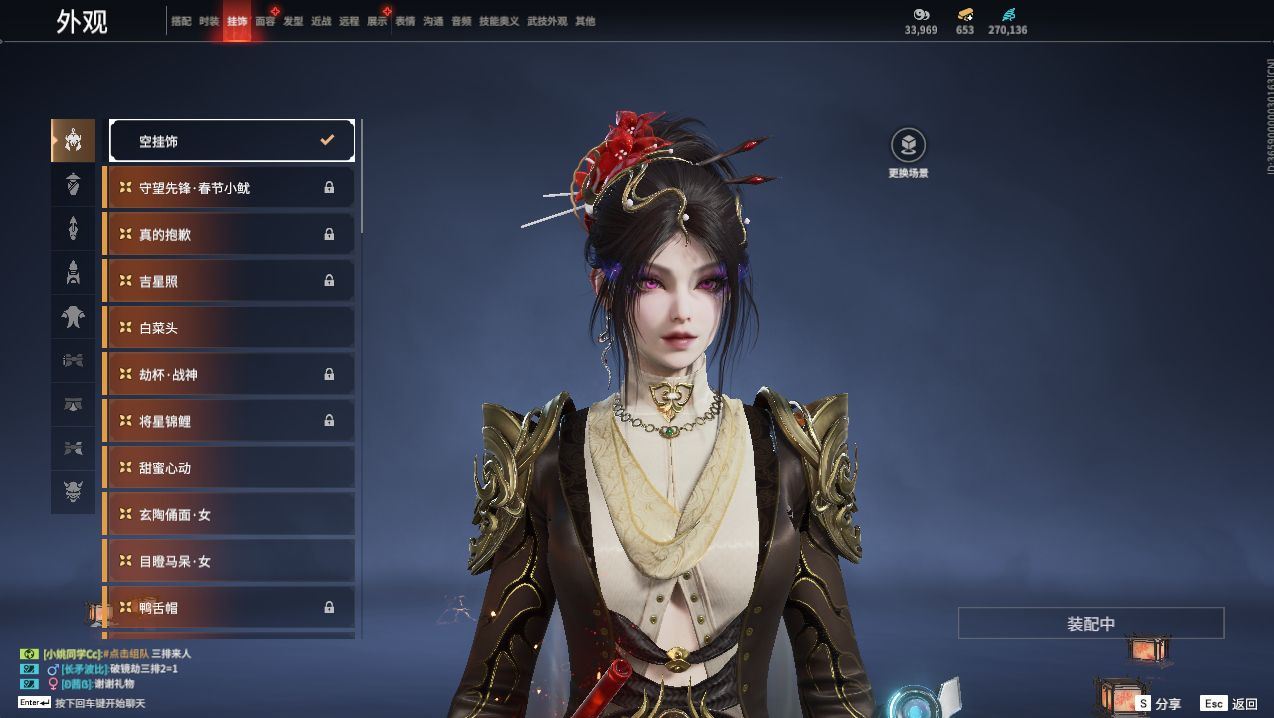Select the 空挂饰 empty accessory entry
The height and width of the screenshot is (718, 1274).
232,141
